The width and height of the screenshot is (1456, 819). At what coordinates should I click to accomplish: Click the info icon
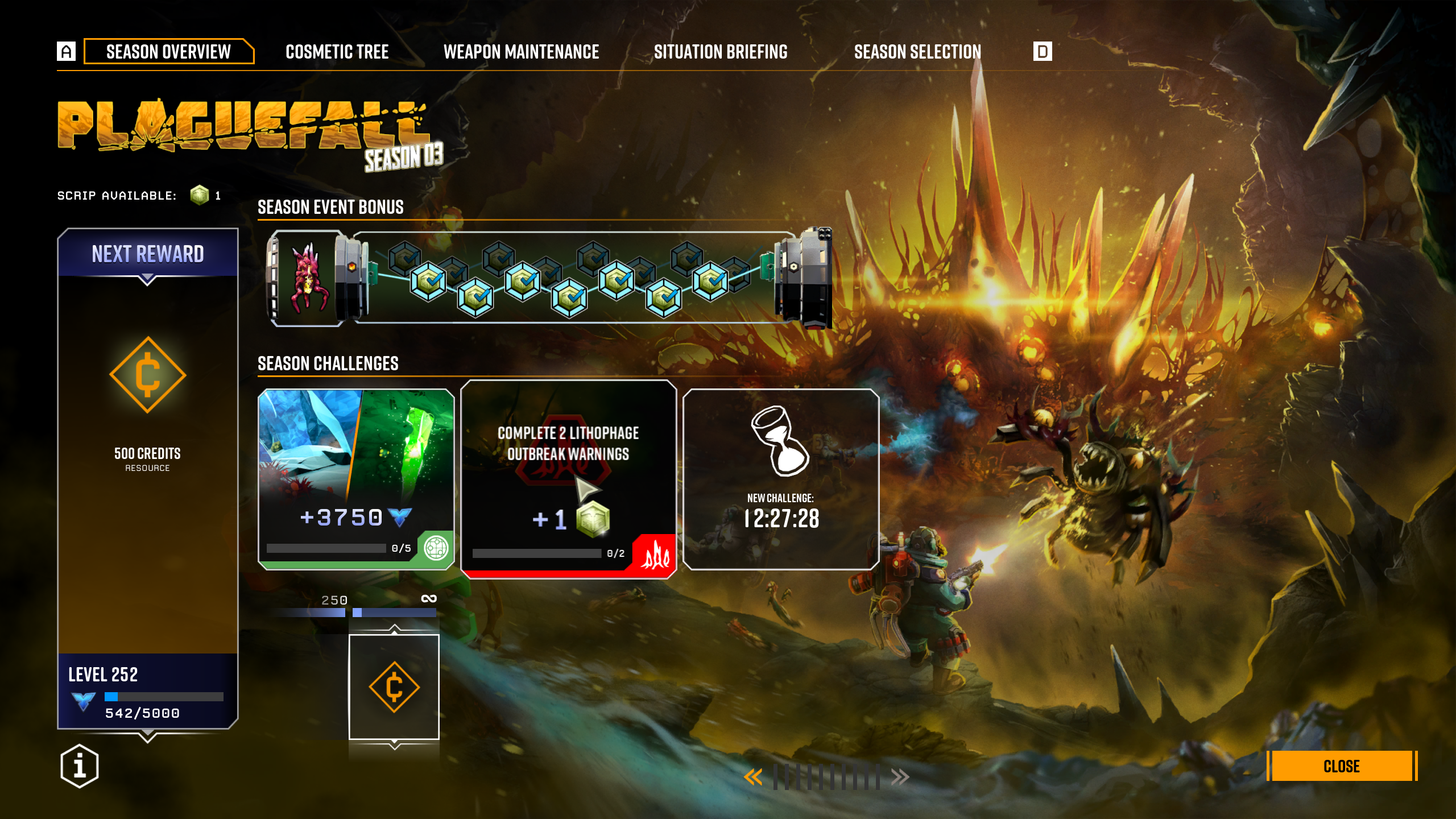(80, 766)
